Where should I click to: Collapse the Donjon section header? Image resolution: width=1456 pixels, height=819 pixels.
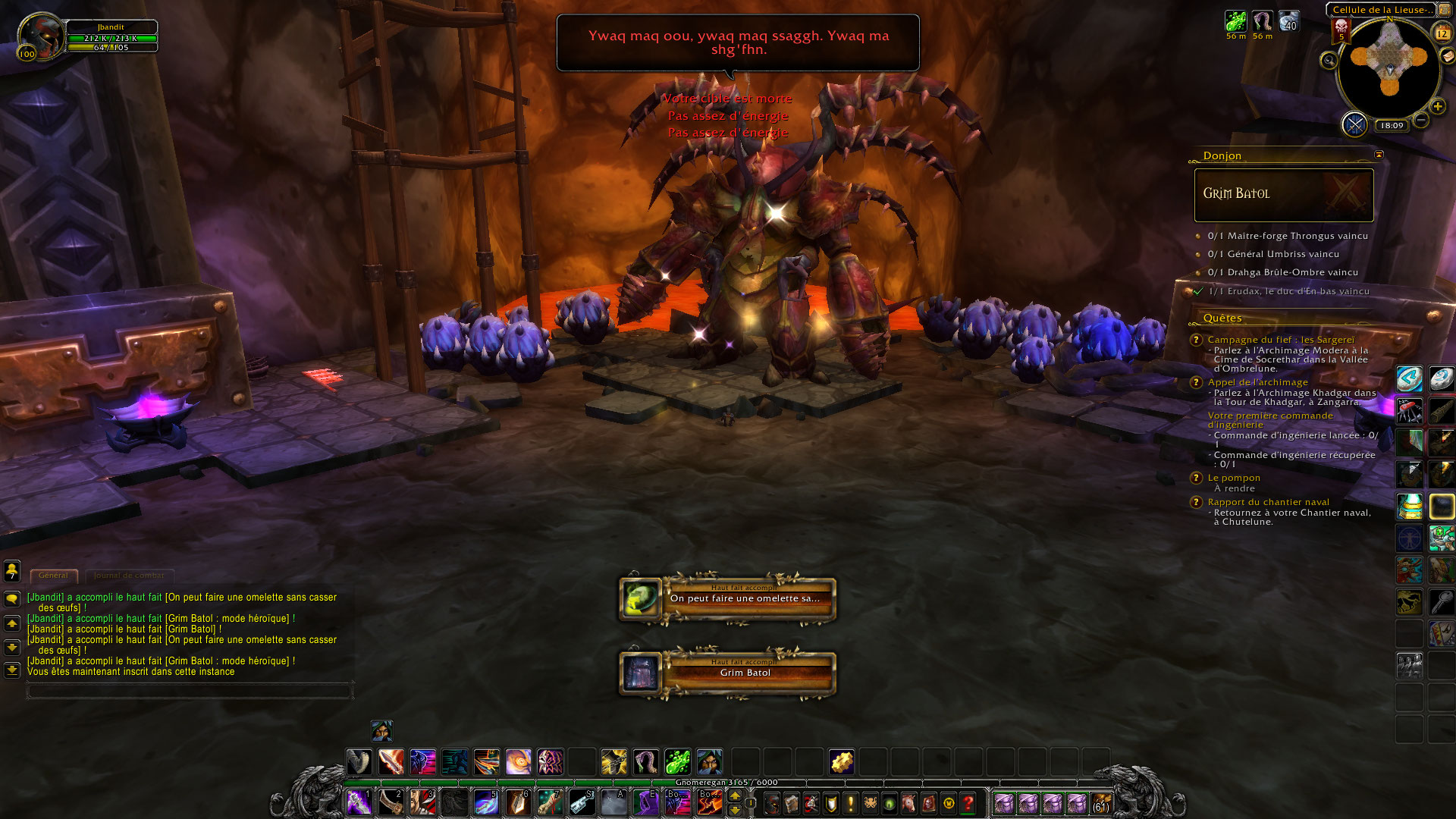(1221, 156)
